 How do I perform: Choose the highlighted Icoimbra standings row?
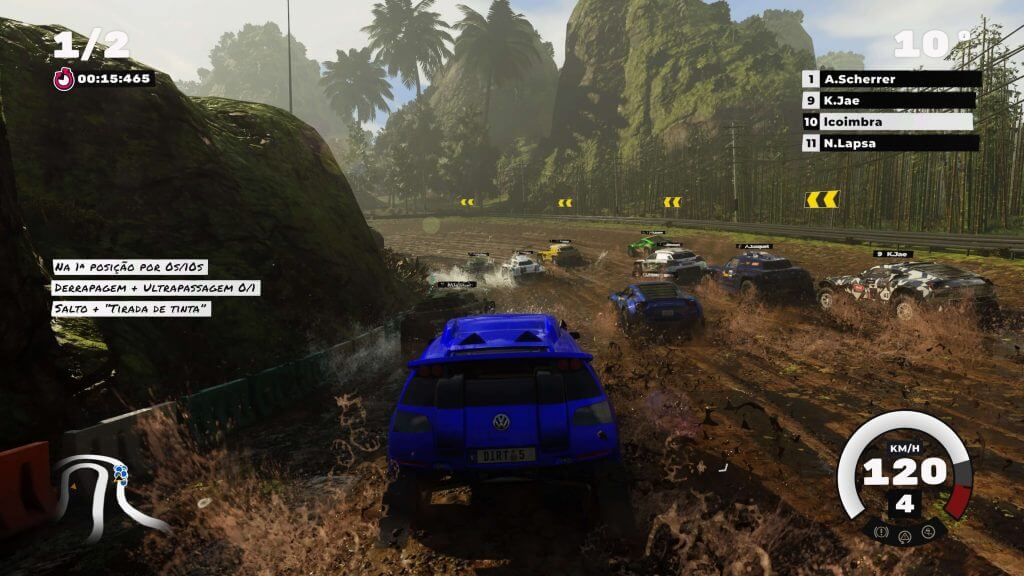(890, 122)
